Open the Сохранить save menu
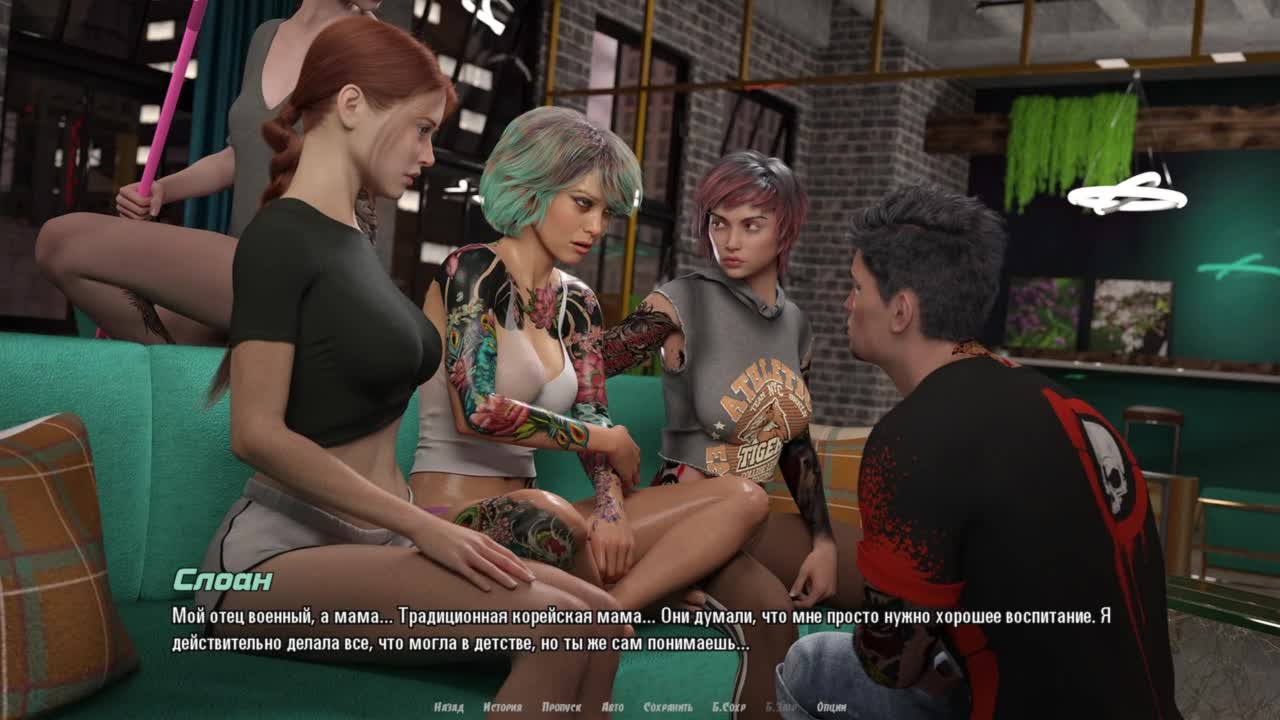This screenshot has width=1280, height=720. pos(668,707)
